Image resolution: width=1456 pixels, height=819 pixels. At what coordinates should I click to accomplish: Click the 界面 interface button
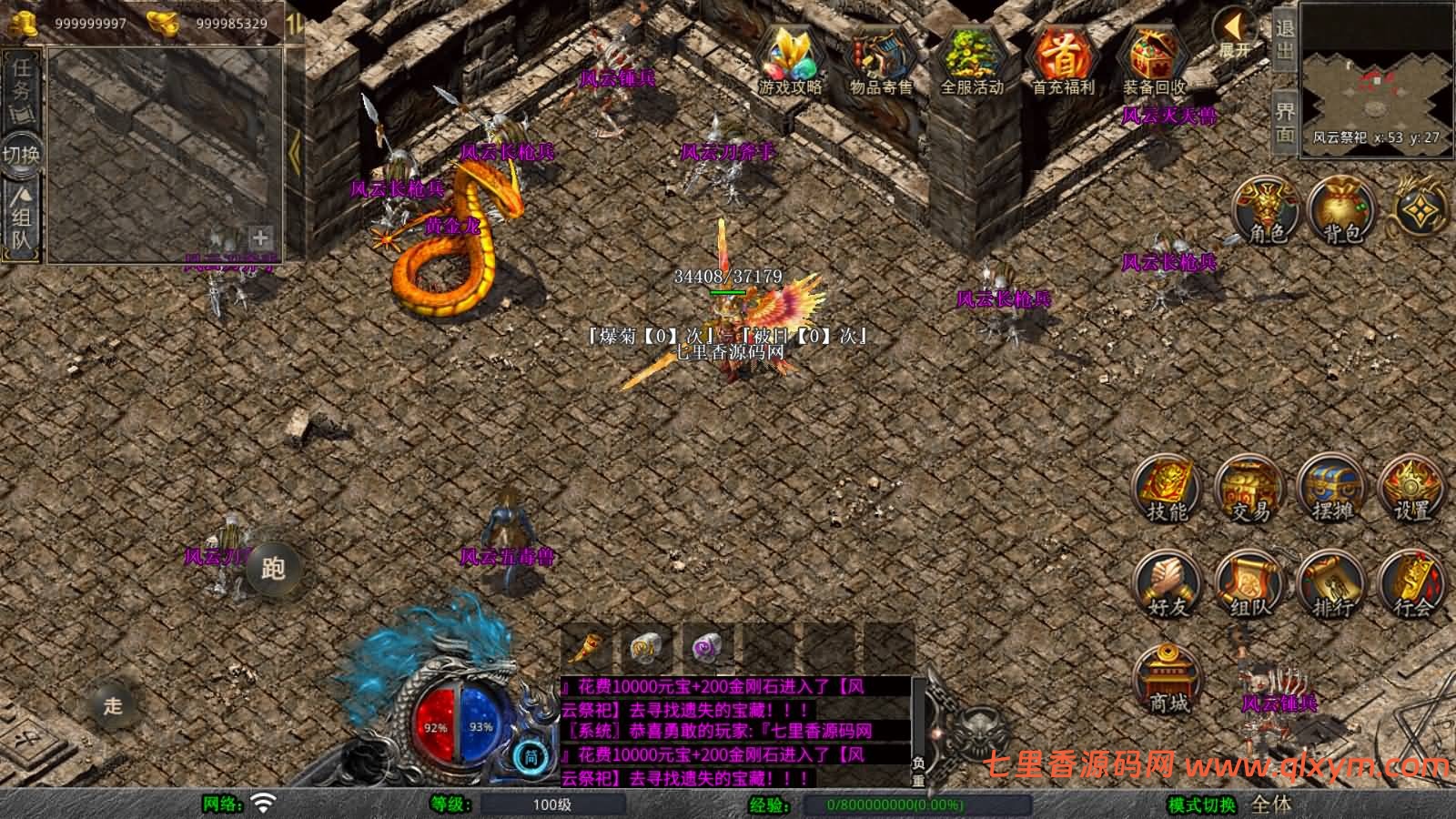1284,121
